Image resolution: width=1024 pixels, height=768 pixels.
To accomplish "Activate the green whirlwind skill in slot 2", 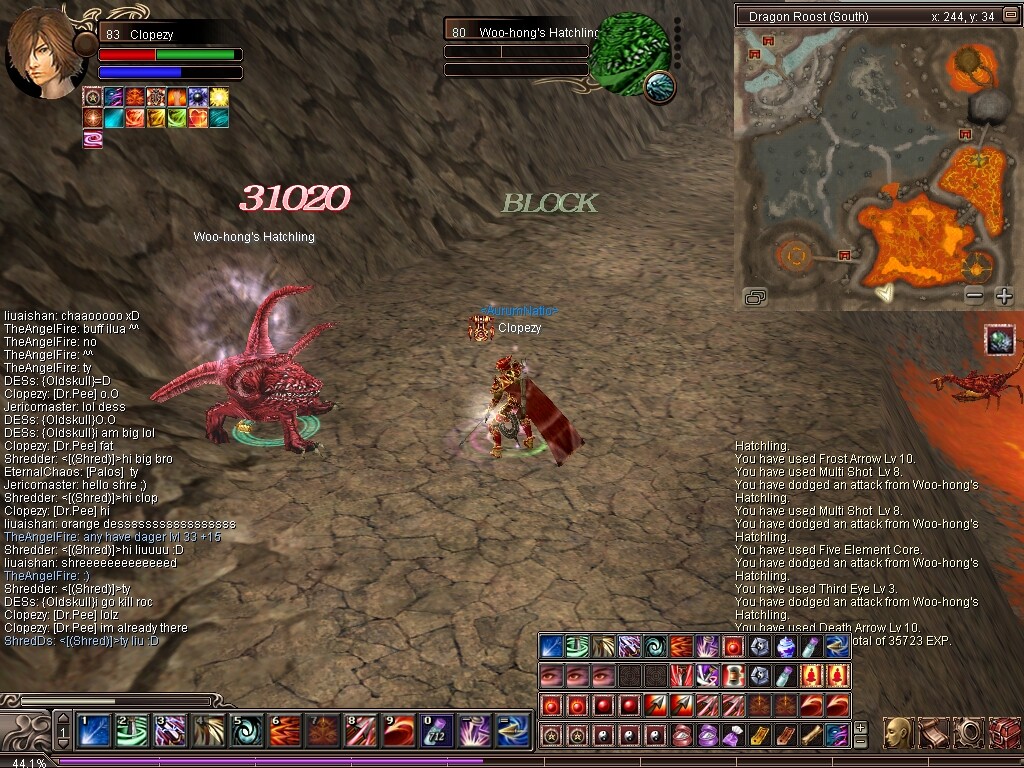I will coord(131,731).
